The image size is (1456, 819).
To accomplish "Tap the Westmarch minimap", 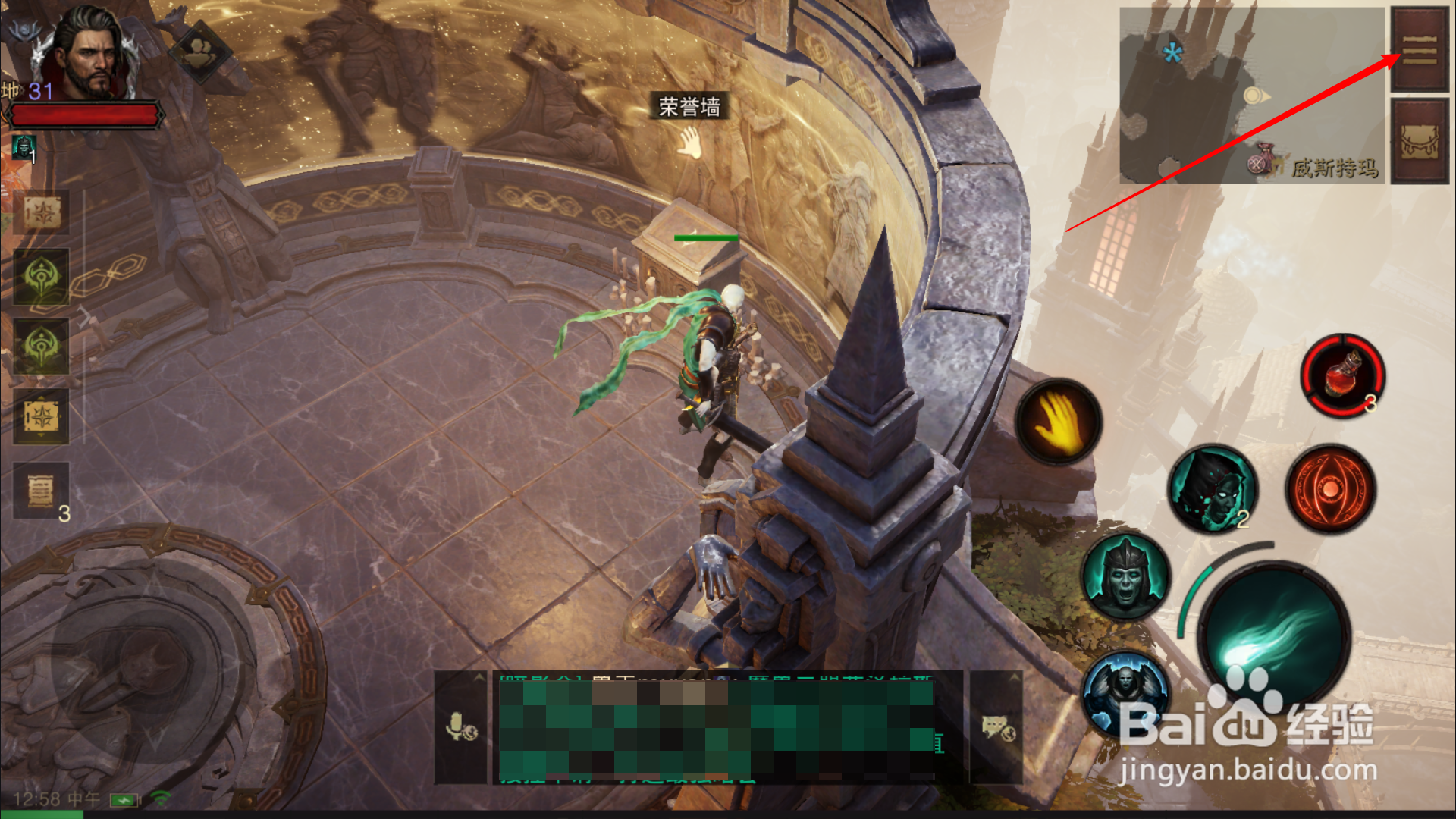I will [x=1252, y=96].
